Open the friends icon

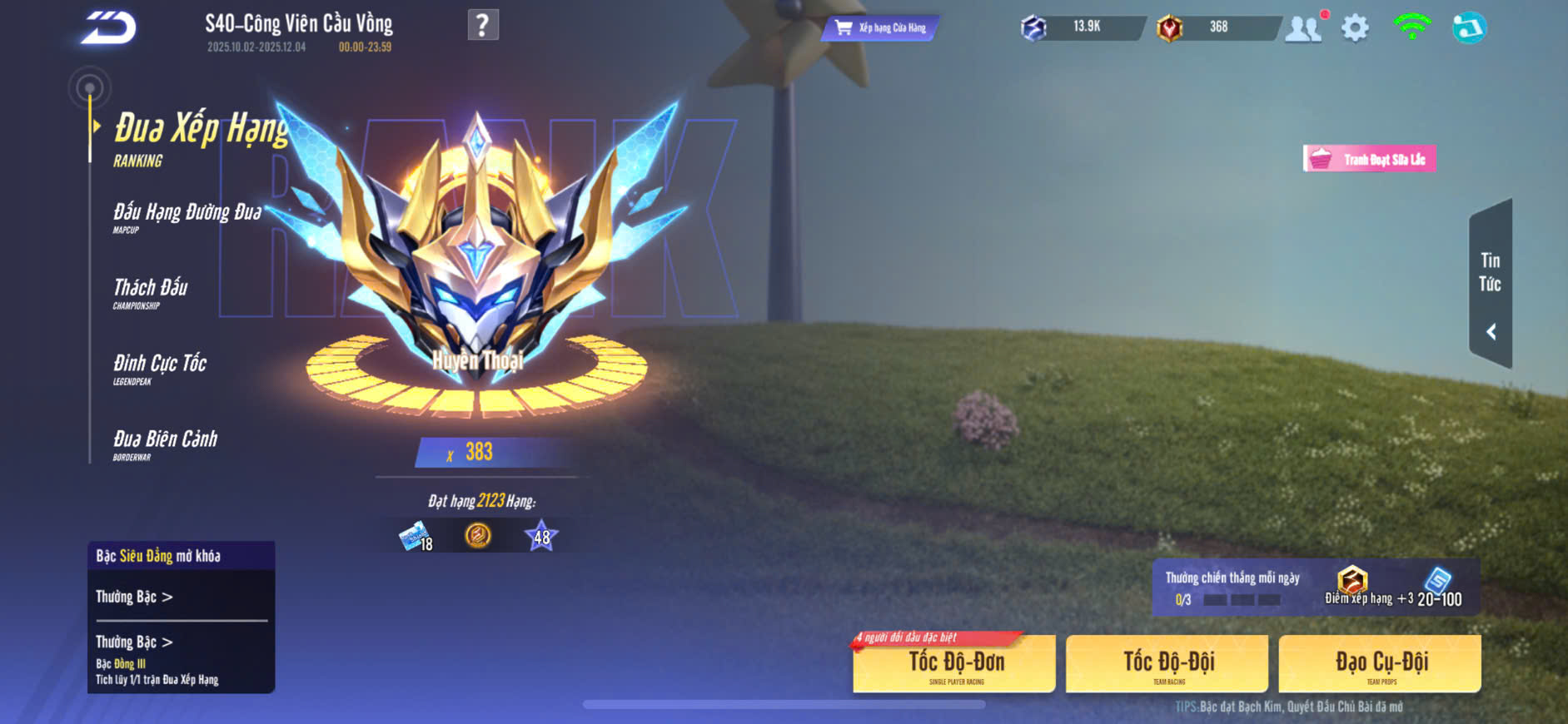[1303, 29]
